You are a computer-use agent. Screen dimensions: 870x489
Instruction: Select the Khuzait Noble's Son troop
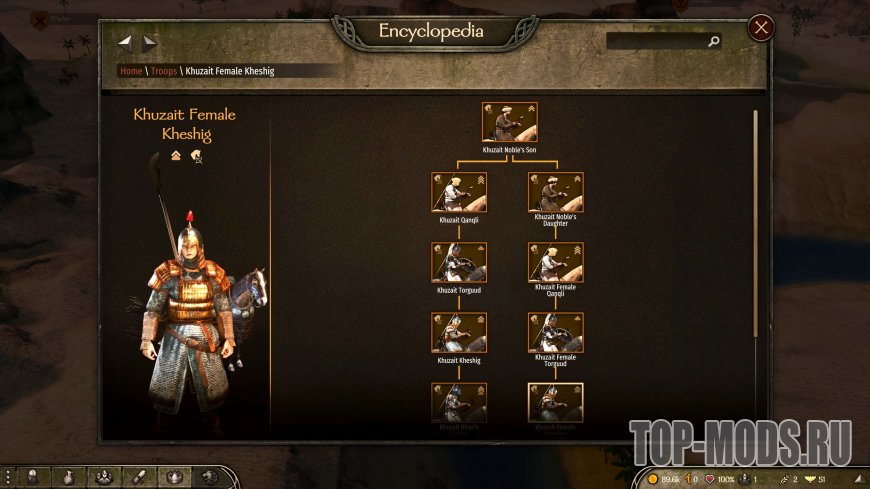[510, 122]
